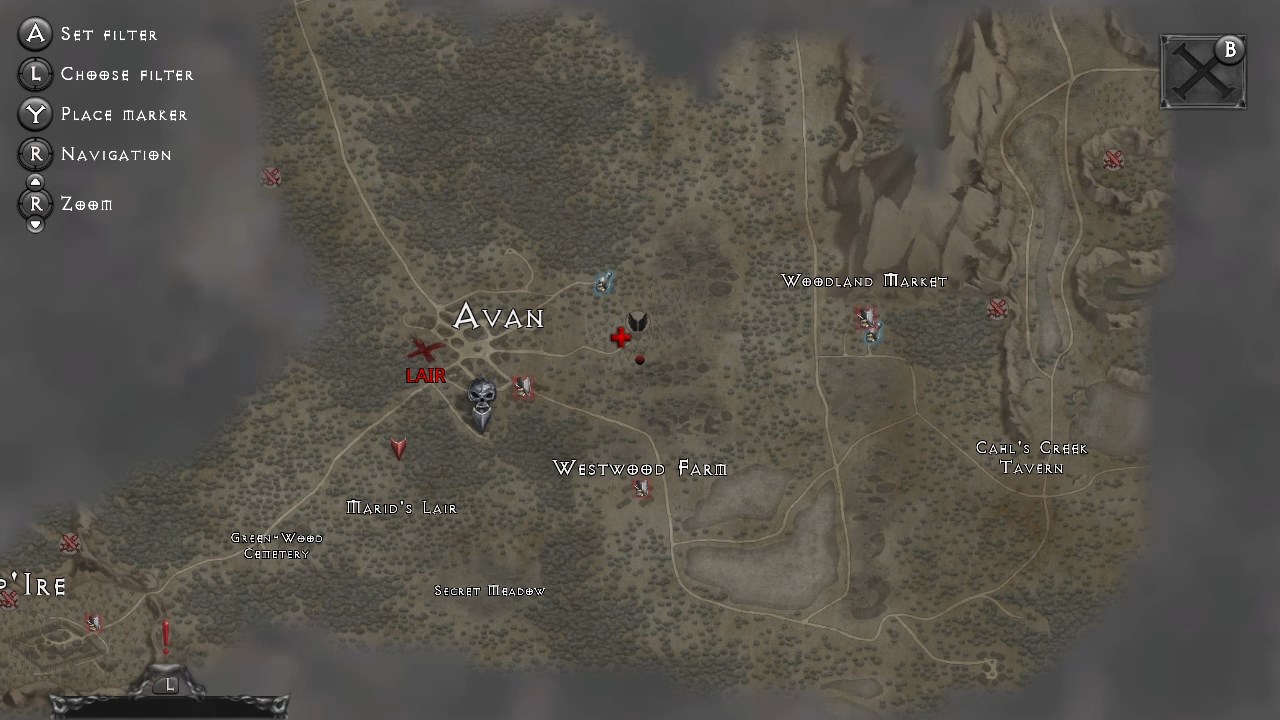Click the L tab at the bottom of the map
Screen dimensions: 1280x720
(x=169, y=684)
